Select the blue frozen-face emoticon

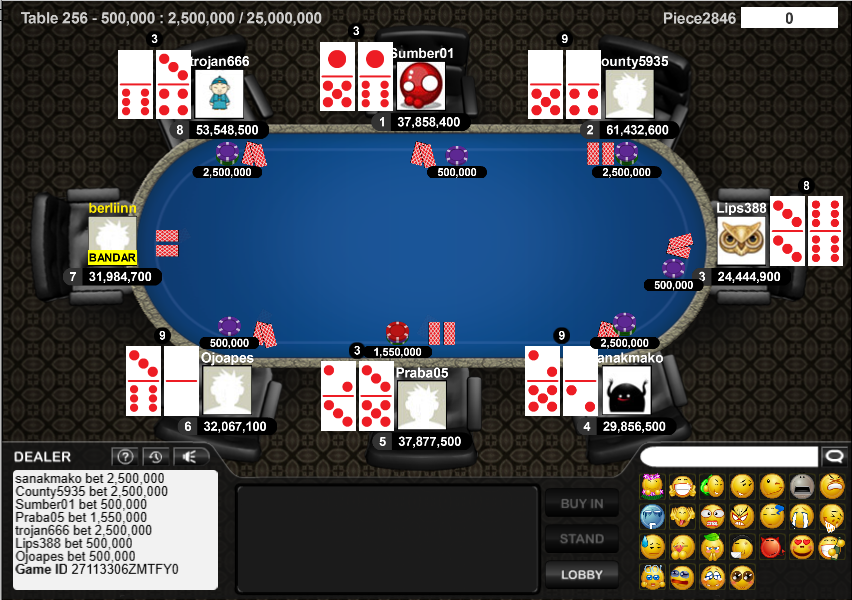(652, 517)
